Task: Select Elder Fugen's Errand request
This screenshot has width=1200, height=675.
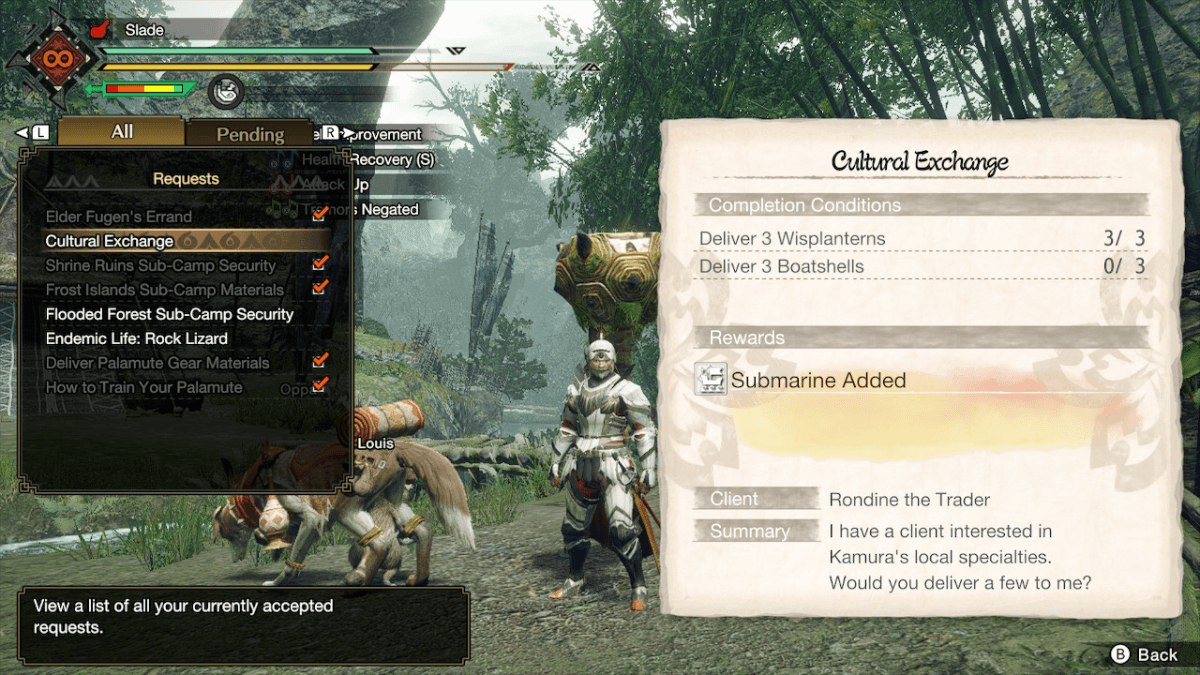Action: pos(119,216)
